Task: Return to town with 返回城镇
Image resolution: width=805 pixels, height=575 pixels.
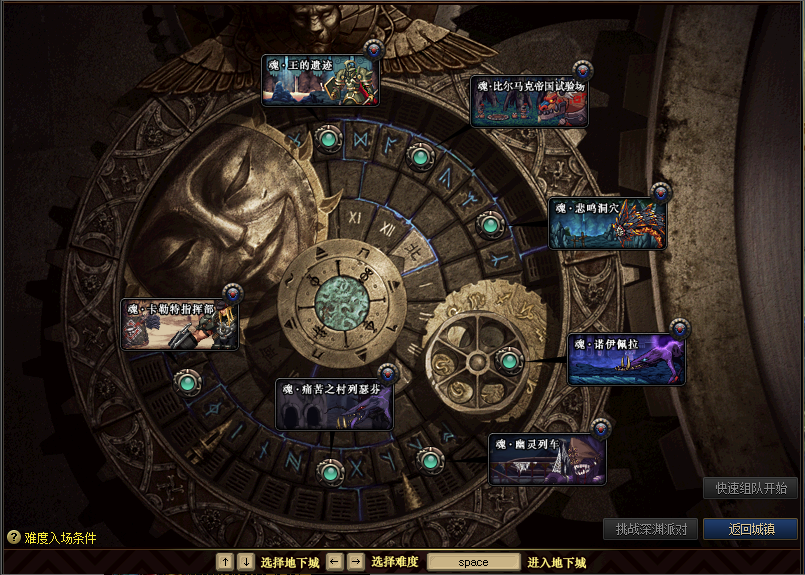Action: 750,529
